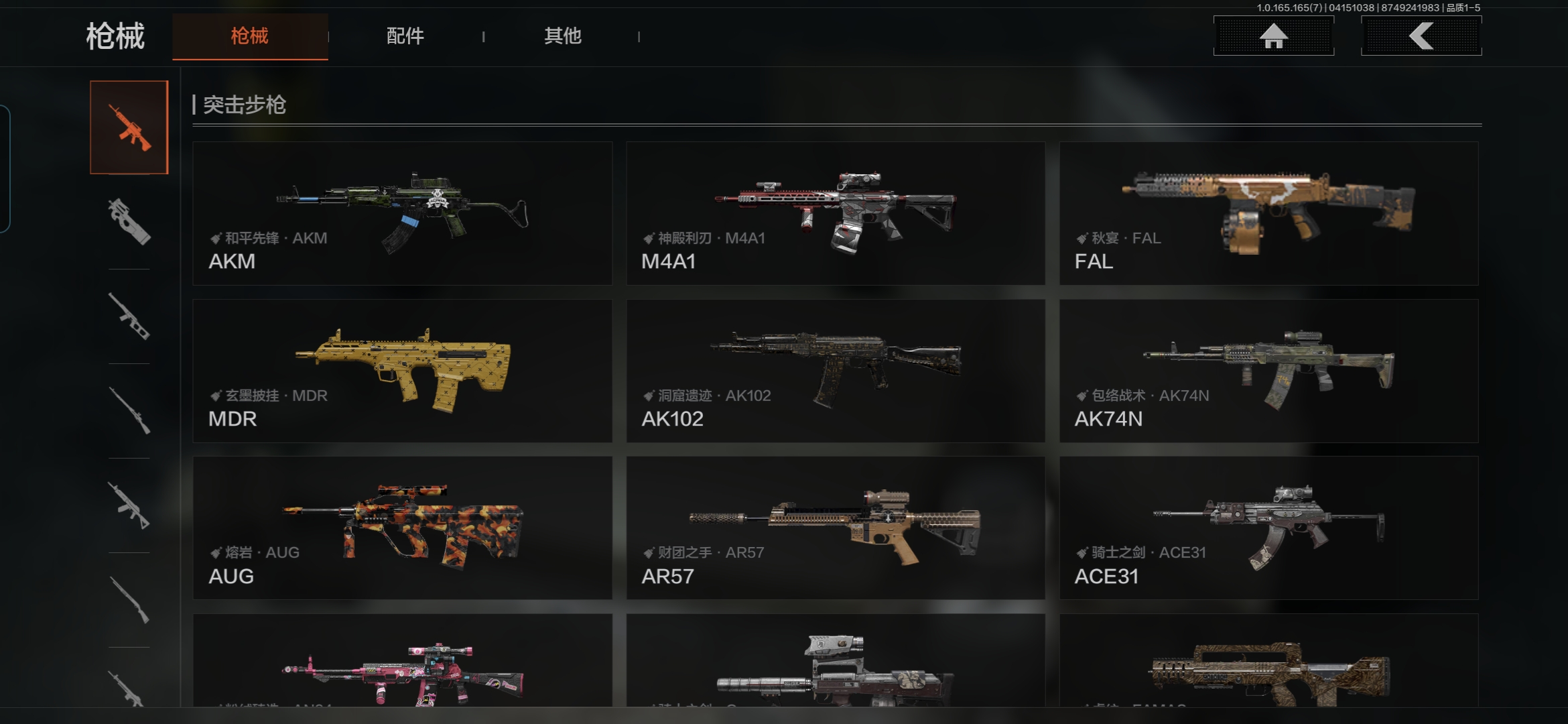Screen dimensions: 1568x724
Task: Choose the submachine gun category icon
Action: pyautogui.click(x=129, y=221)
